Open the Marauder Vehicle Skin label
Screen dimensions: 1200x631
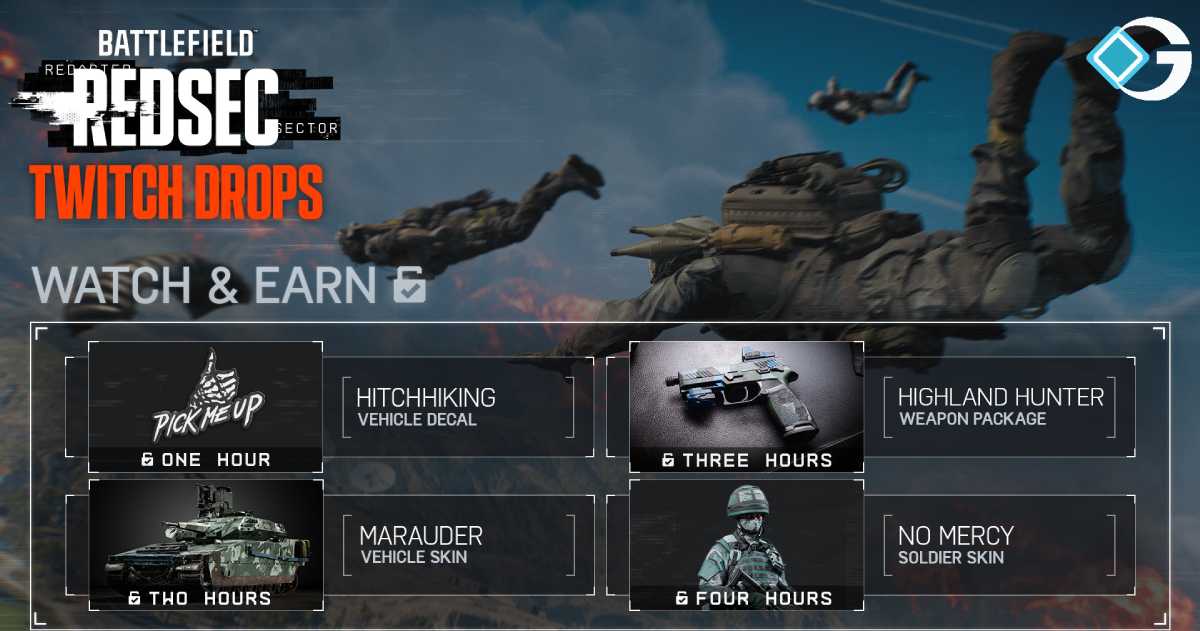[421, 544]
